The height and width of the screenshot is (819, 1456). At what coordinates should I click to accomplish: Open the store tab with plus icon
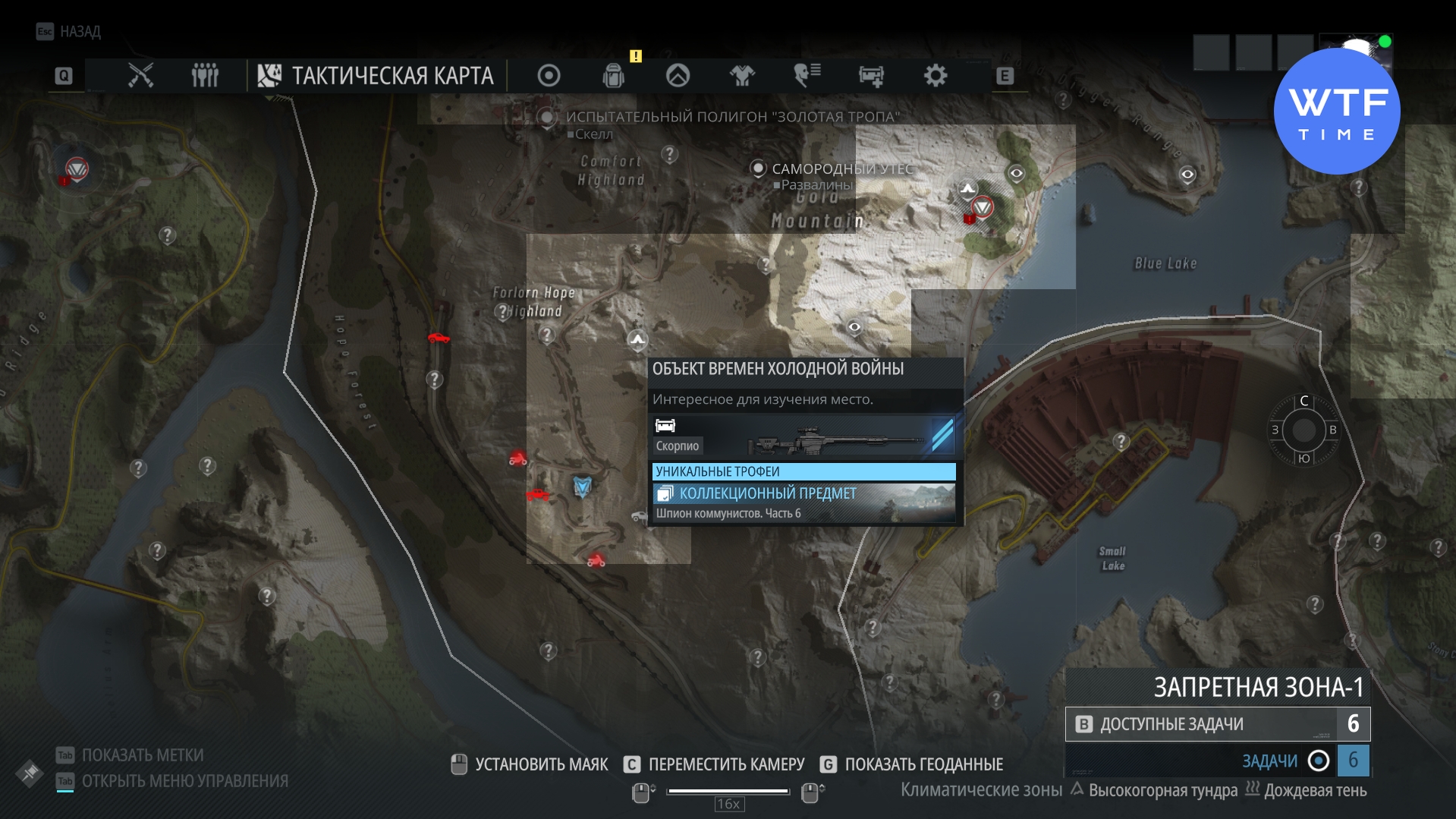point(871,75)
